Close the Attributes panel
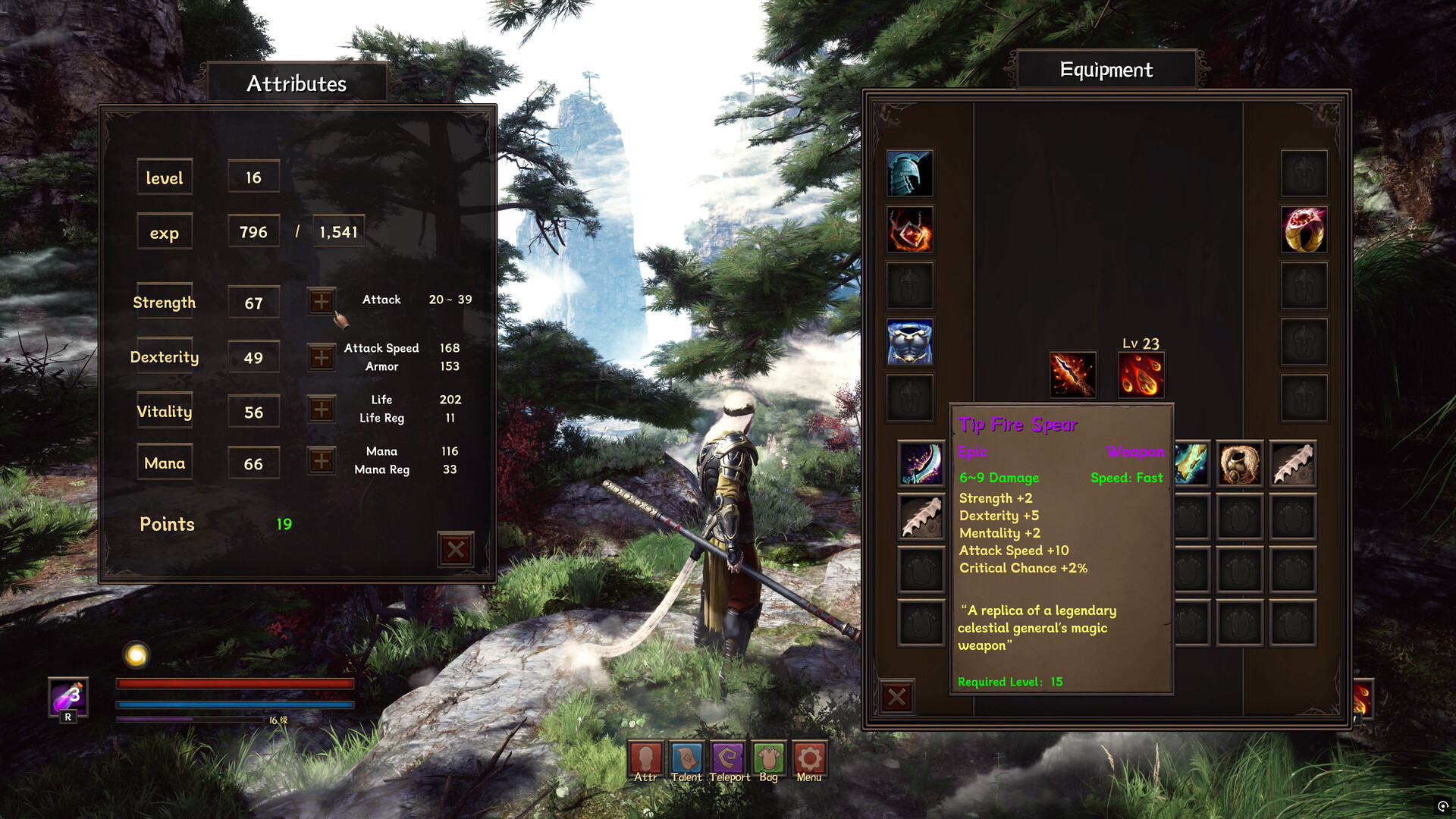The image size is (1456, 819). 456,549
